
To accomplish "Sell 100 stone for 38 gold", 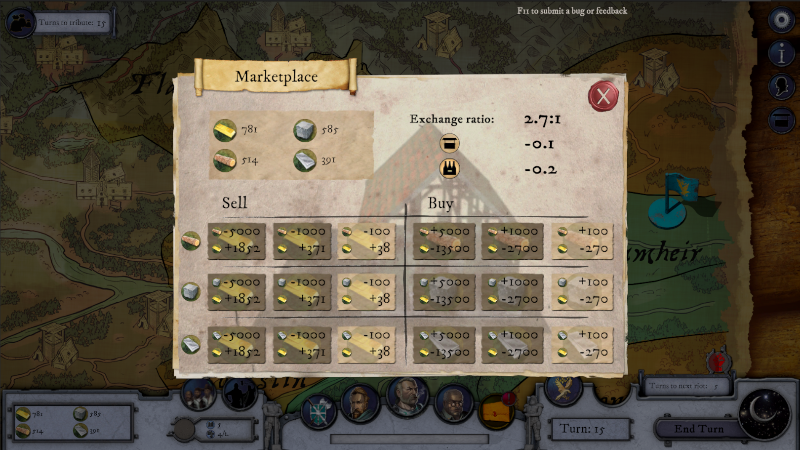I will [366, 292].
